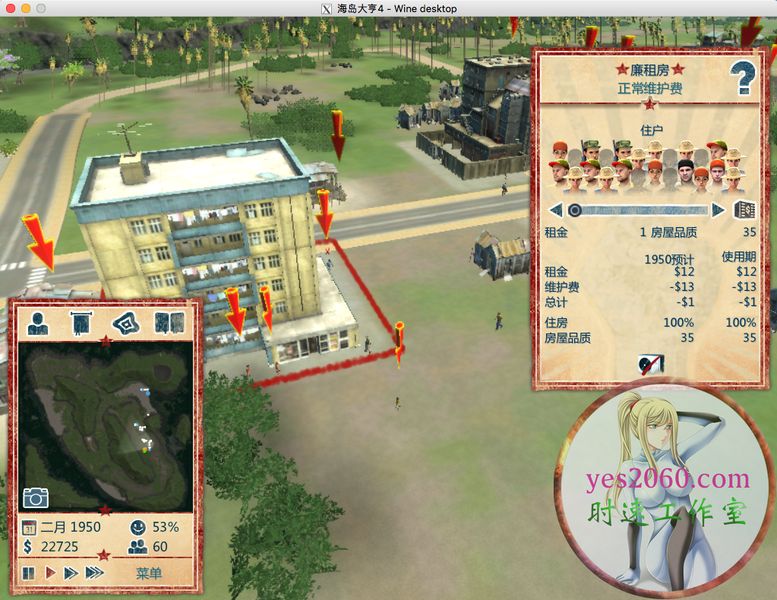Select the black-haired resident portrait
The height and width of the screenshot is (600, 777).
pos(686,169)
